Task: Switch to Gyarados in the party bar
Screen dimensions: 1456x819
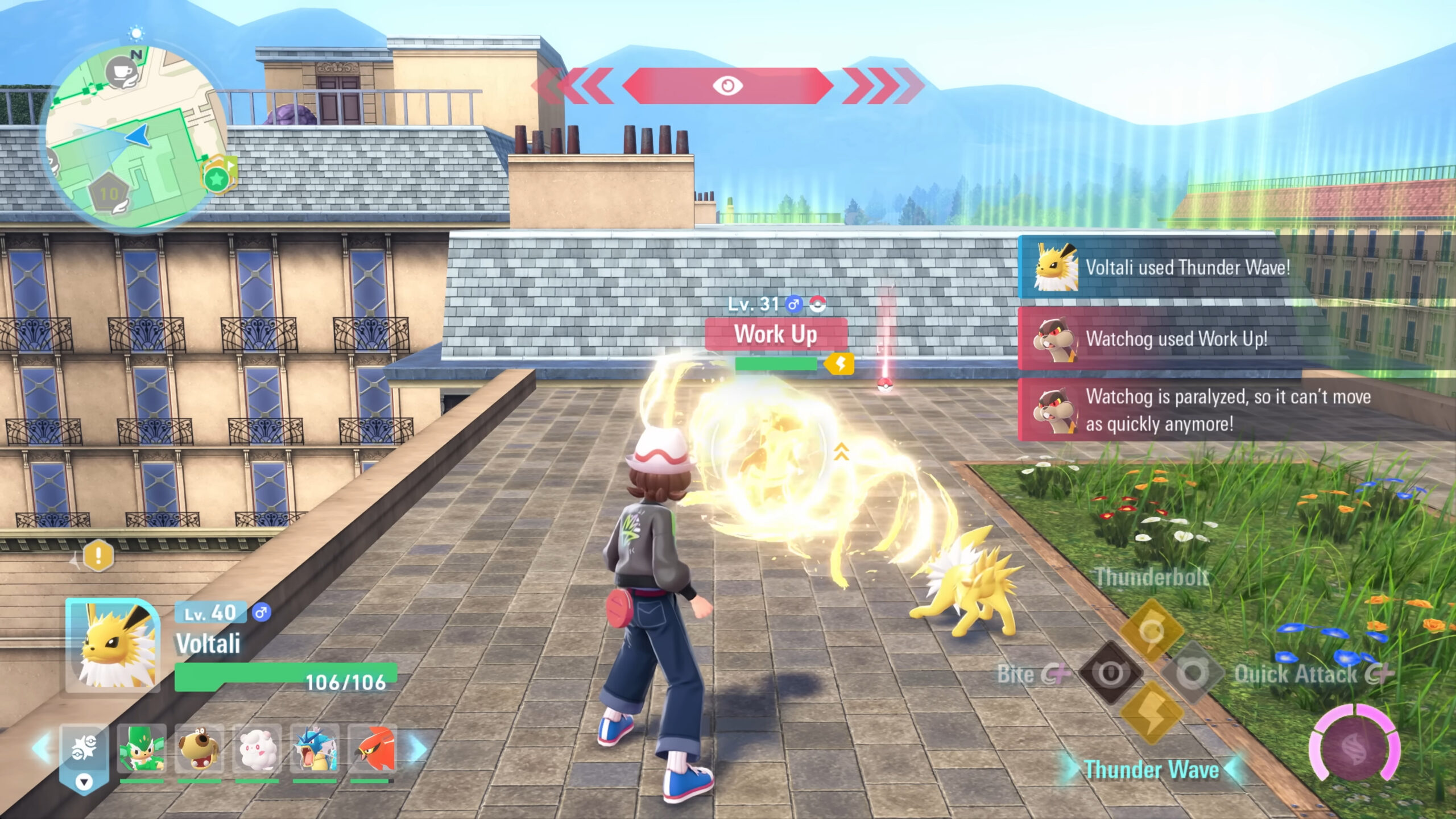Action: (x=315, y=750)
